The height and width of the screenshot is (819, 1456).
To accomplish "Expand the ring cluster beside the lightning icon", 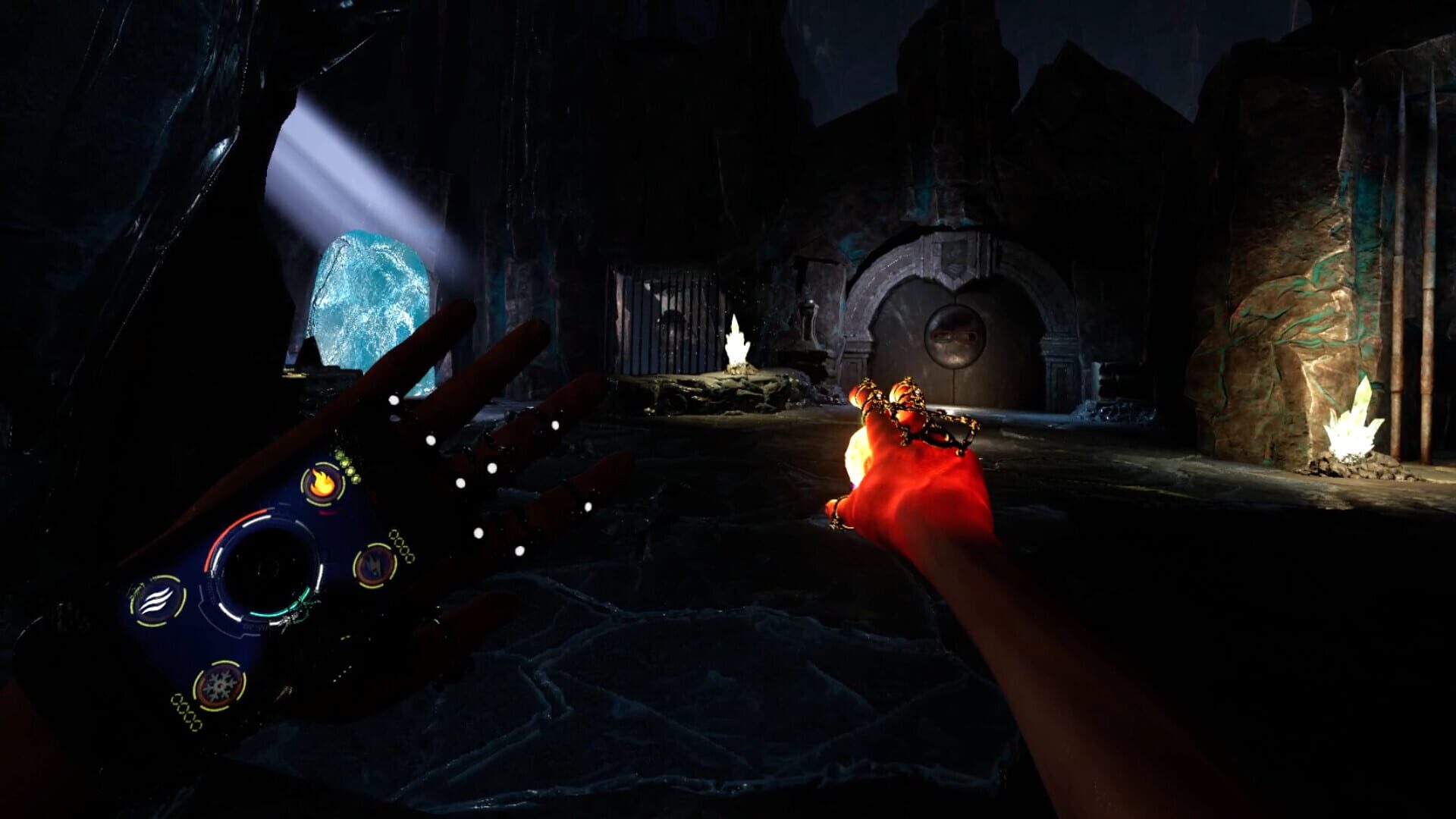I will point(400,545).
